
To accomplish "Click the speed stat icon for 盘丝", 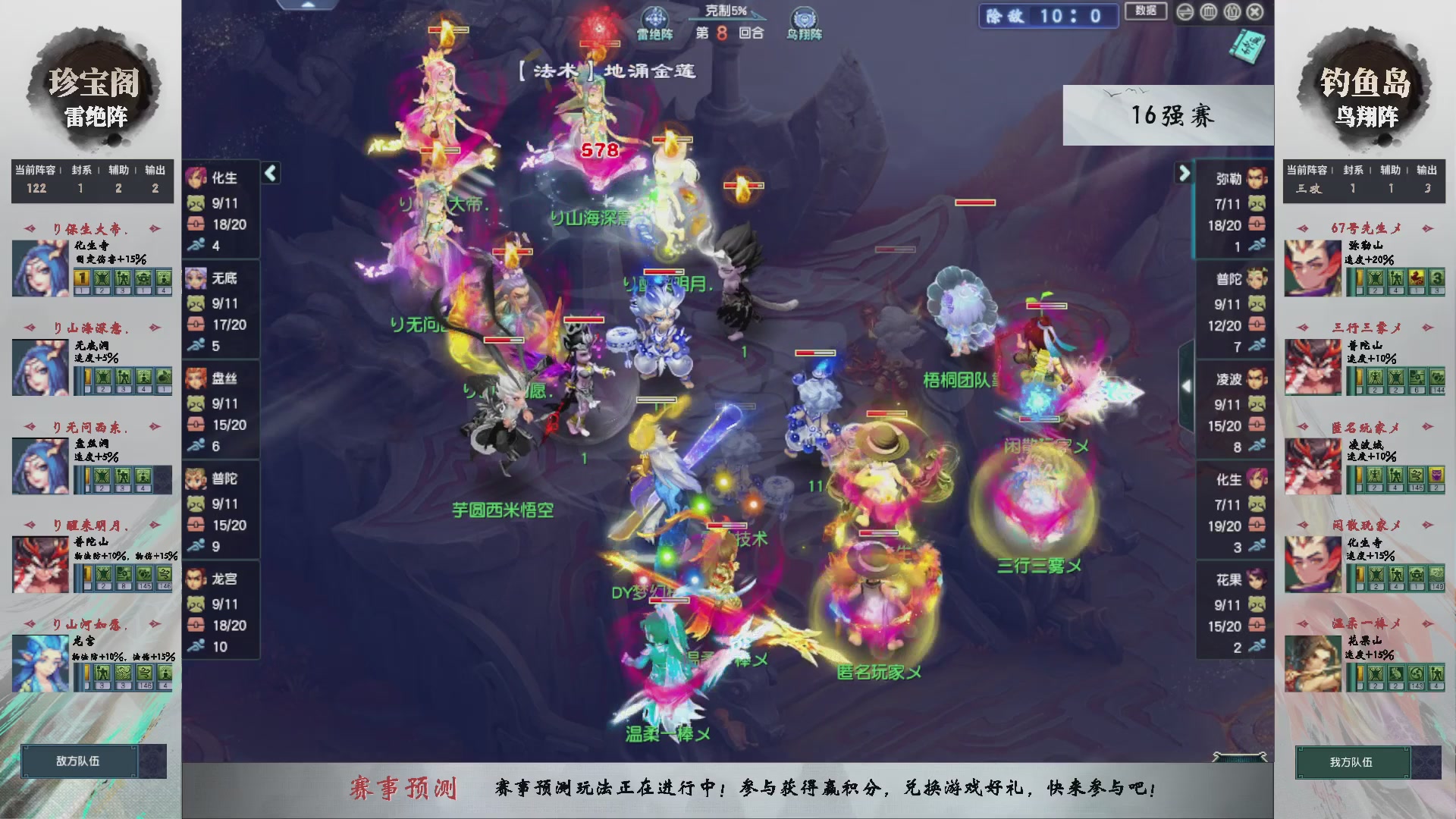I will (198, 446).
